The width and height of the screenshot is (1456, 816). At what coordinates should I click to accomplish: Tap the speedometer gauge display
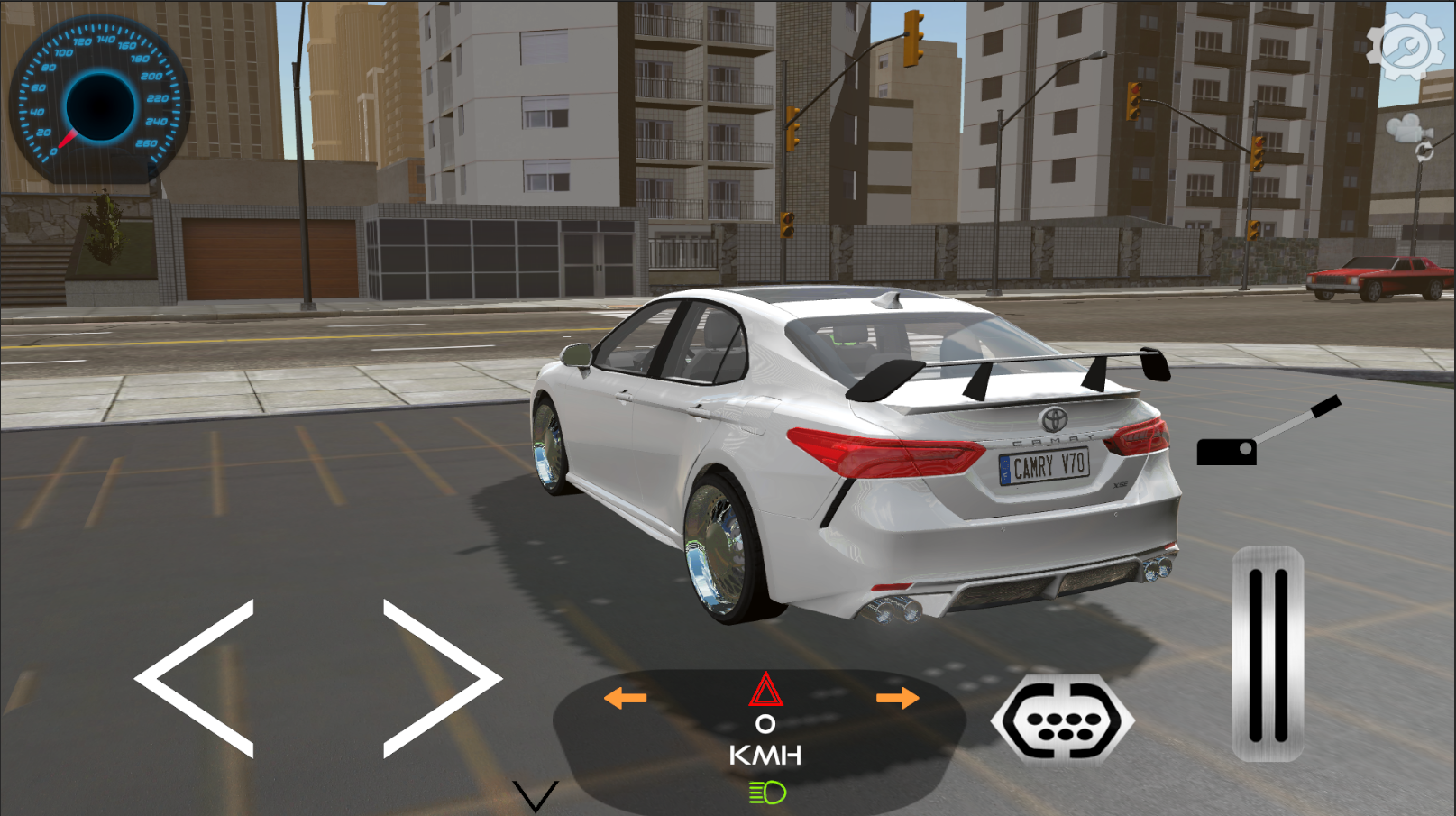pos(96,99)
